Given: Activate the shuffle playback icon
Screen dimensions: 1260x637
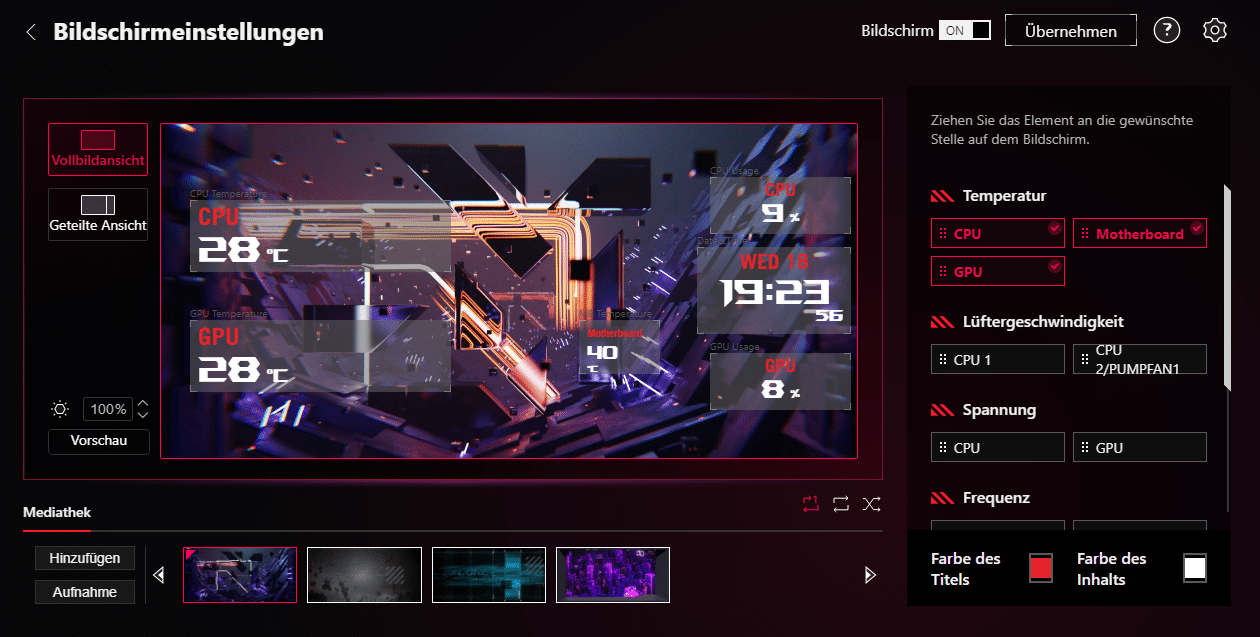Looking at the screenshot, I should click(x=872, y=504).
